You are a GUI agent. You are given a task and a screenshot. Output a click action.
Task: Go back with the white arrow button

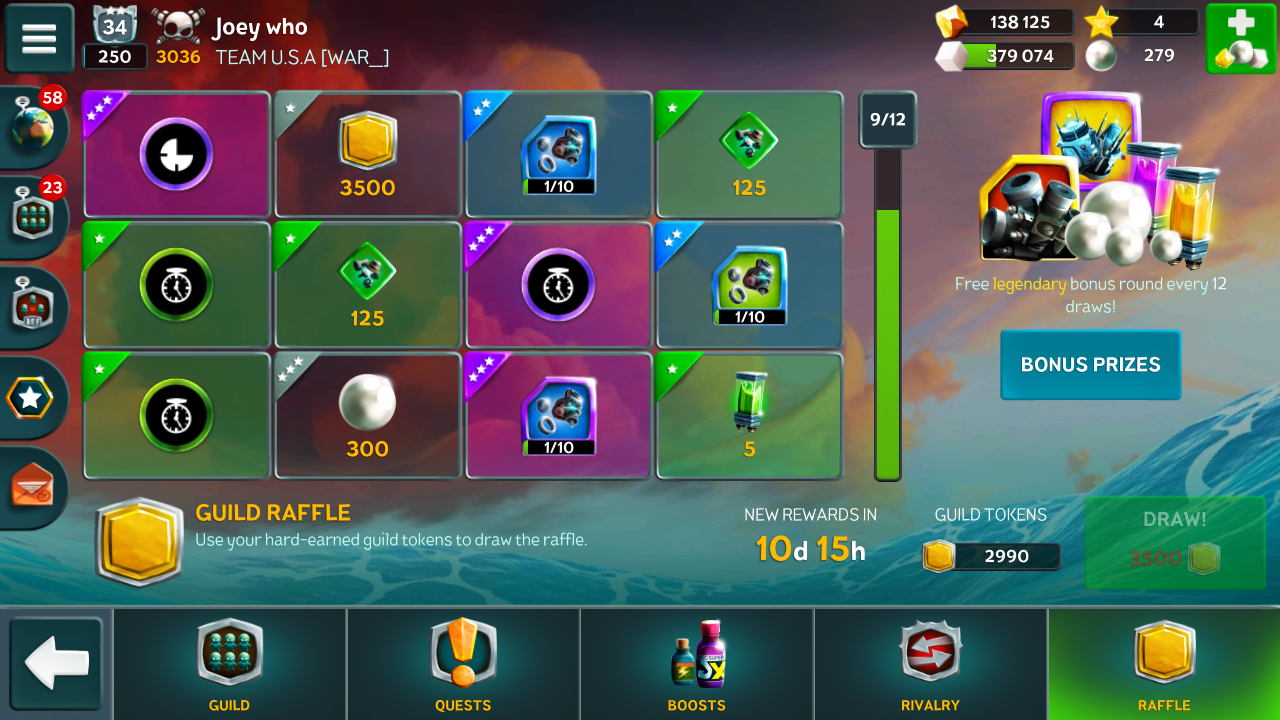coord(56,664)
